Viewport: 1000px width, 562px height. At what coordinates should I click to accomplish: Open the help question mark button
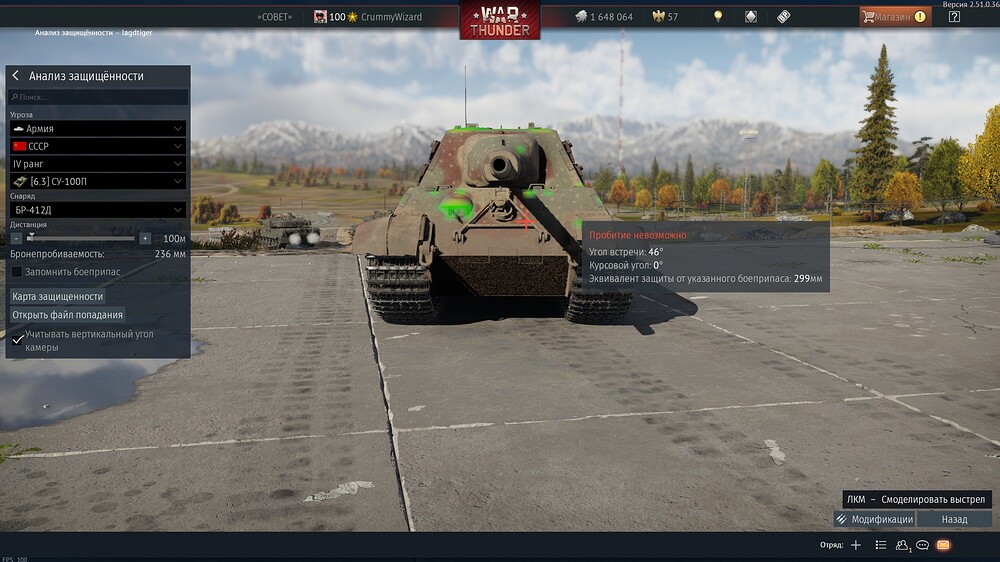tap(954, 16)
